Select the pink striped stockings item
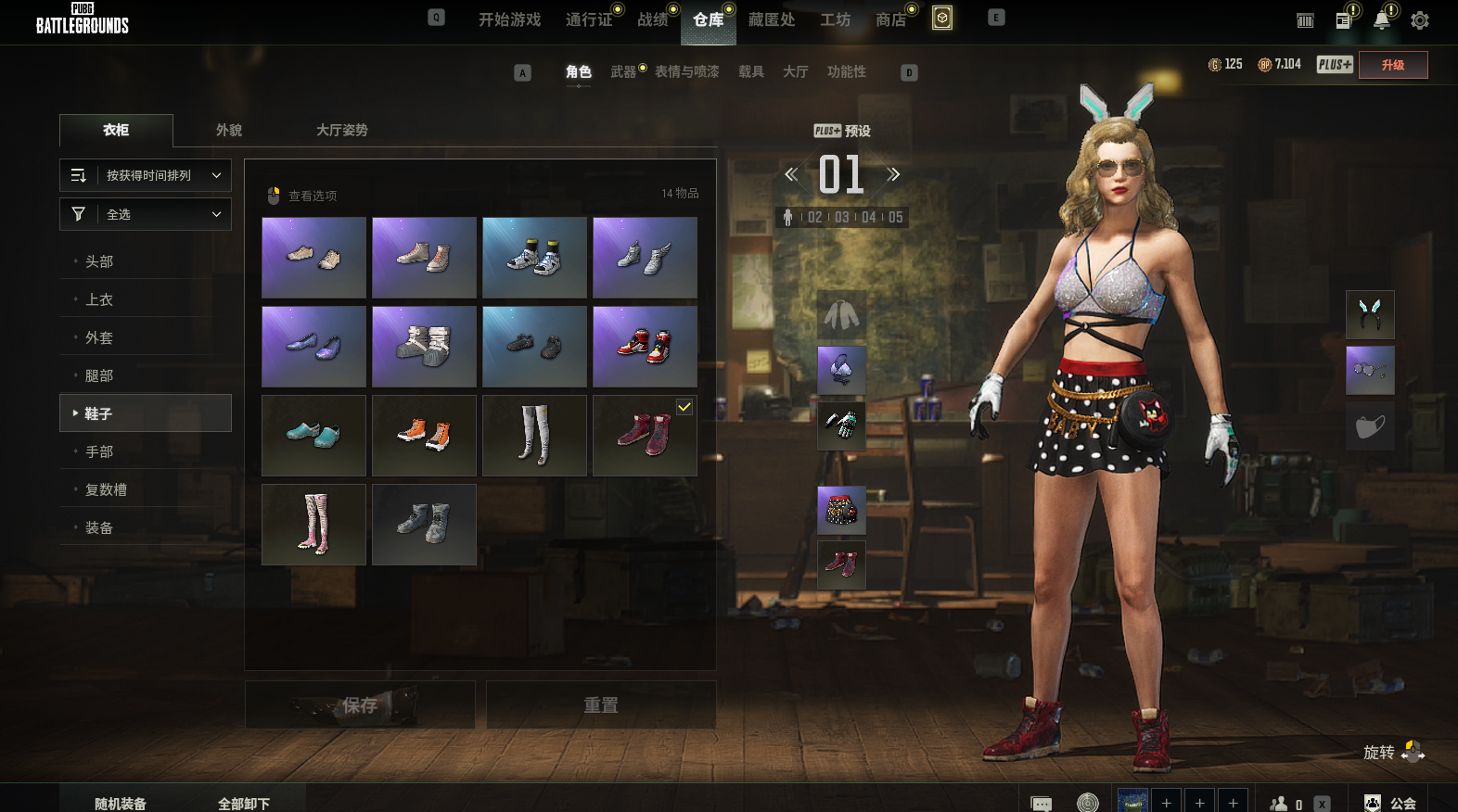 [x=313, y=525]
